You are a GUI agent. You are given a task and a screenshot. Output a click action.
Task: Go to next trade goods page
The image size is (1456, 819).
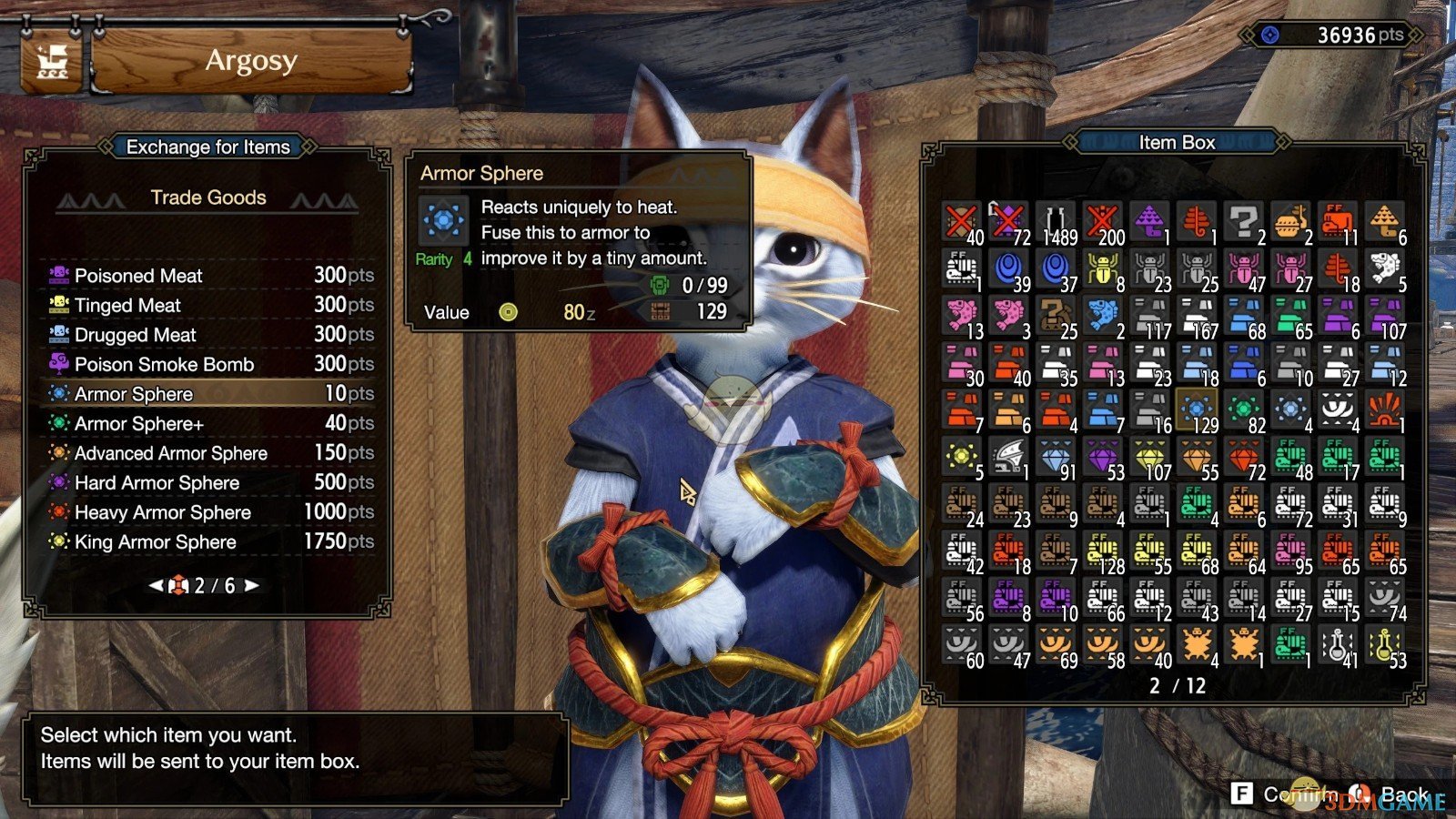coord(252,586)
